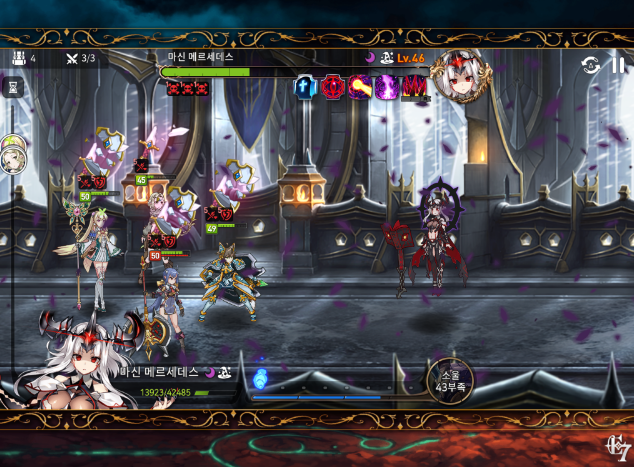This screenshot has height=467, width=634.
Task: Tap the purple flame boss skill icon
Action: click(386, 86)
